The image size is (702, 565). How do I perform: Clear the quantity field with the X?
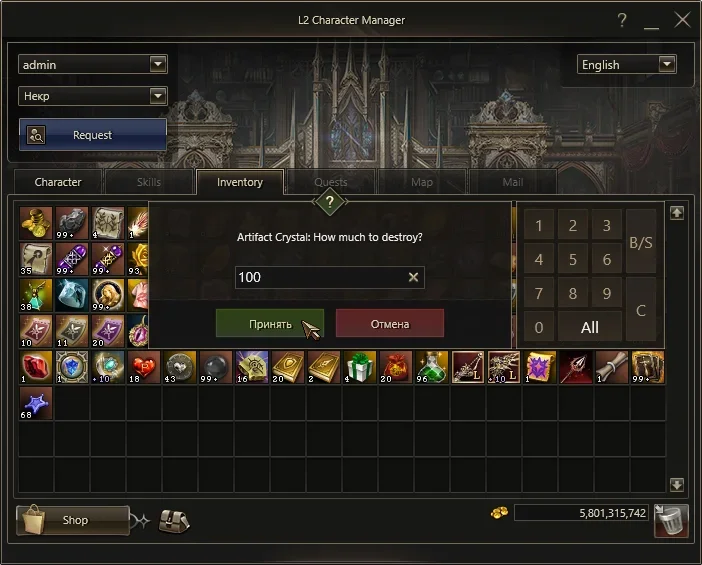coord(414,277)
